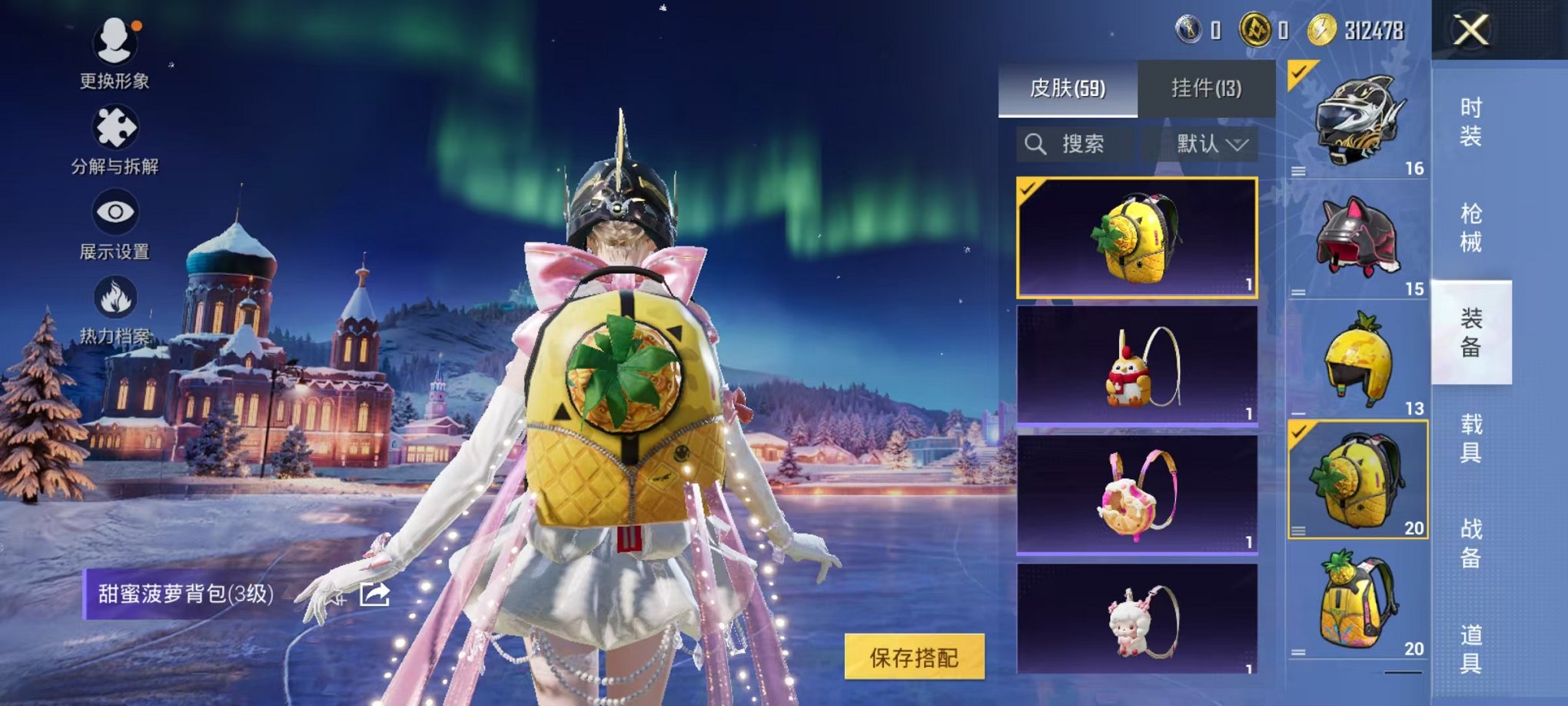Click the magnifier search icon
This screenshot has width=1568, height=706.
point(1037,144)
